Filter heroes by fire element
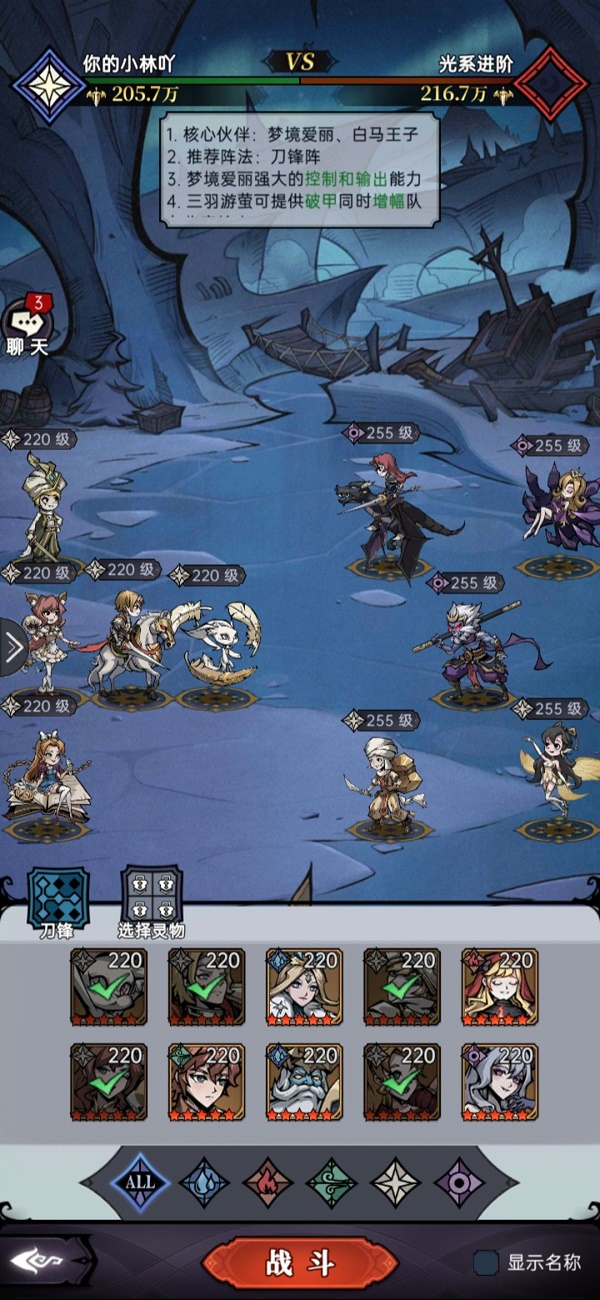Image resolution: width=600 pixels, height=1300 pixels. point(268,1182)
